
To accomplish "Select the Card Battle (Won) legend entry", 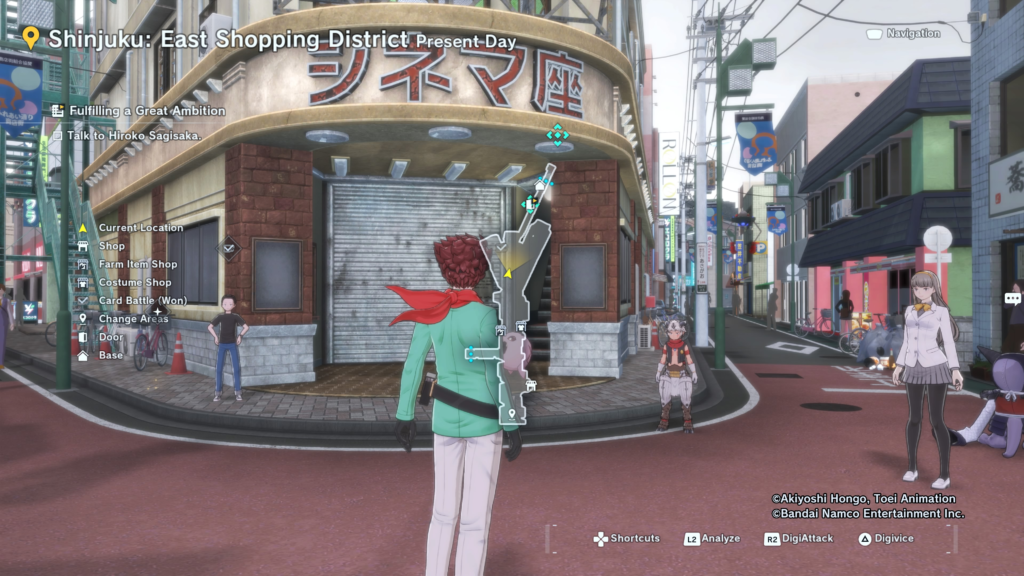I will [x=142, y=300].
